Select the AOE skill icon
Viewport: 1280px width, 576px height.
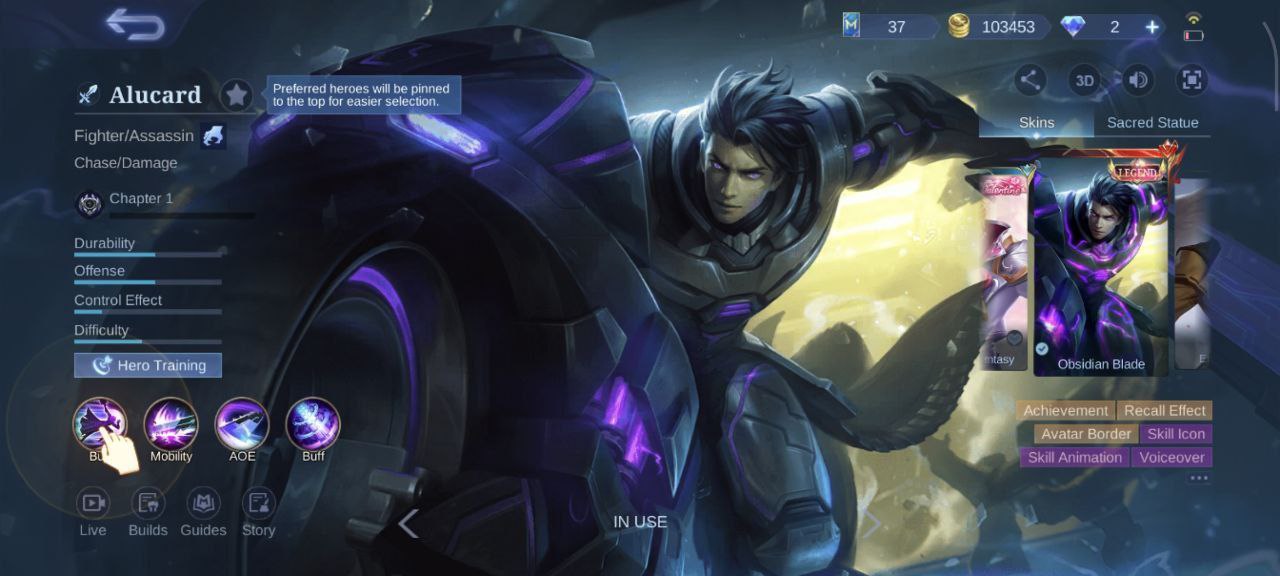(x=242, y=424)
